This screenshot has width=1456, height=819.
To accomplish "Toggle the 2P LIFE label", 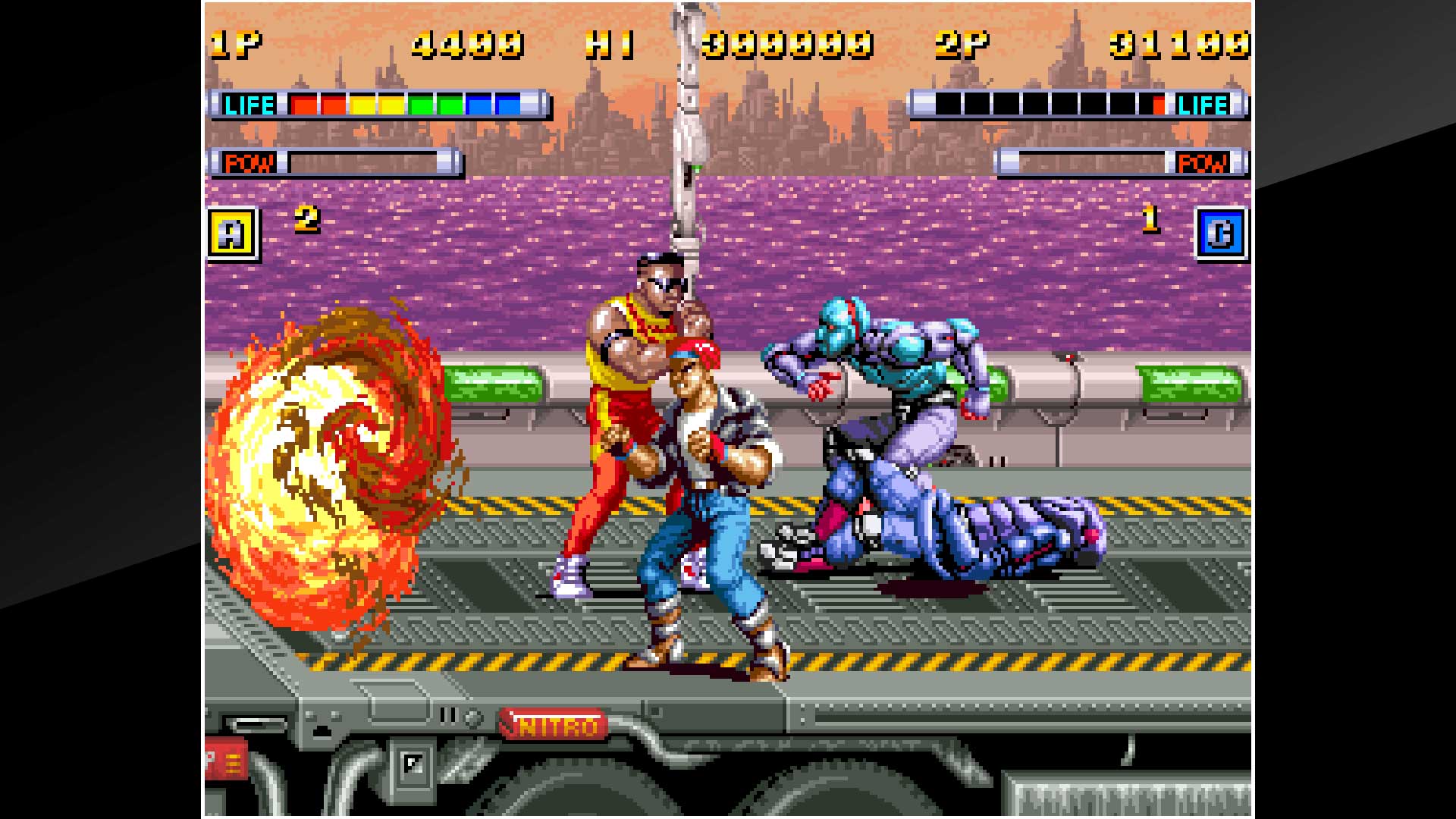I will pyautogui.click(x=1203, y=104).
